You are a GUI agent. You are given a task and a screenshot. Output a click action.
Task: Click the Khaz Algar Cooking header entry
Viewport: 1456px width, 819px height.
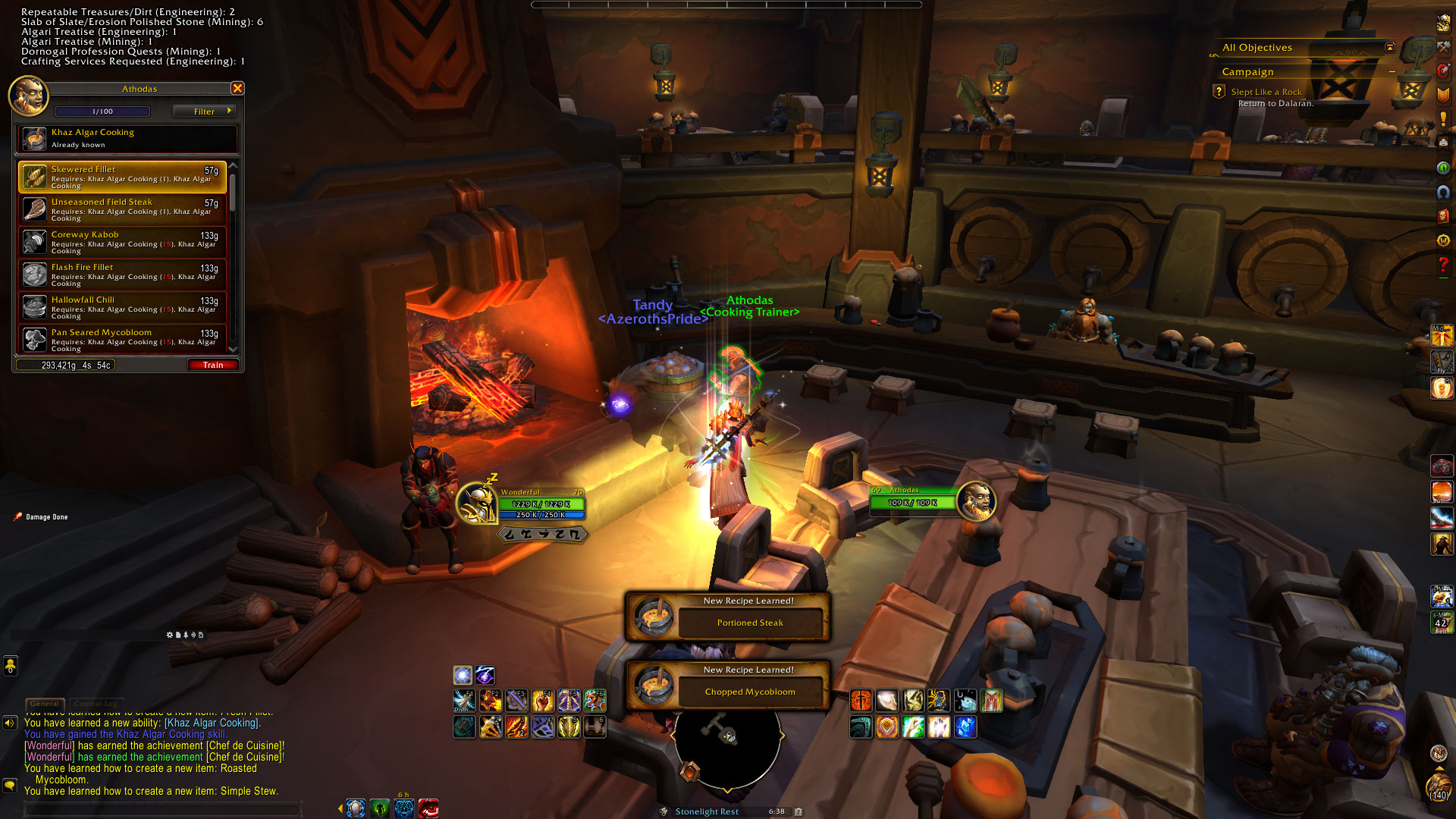pyautogui.click(x=127, y=138)
